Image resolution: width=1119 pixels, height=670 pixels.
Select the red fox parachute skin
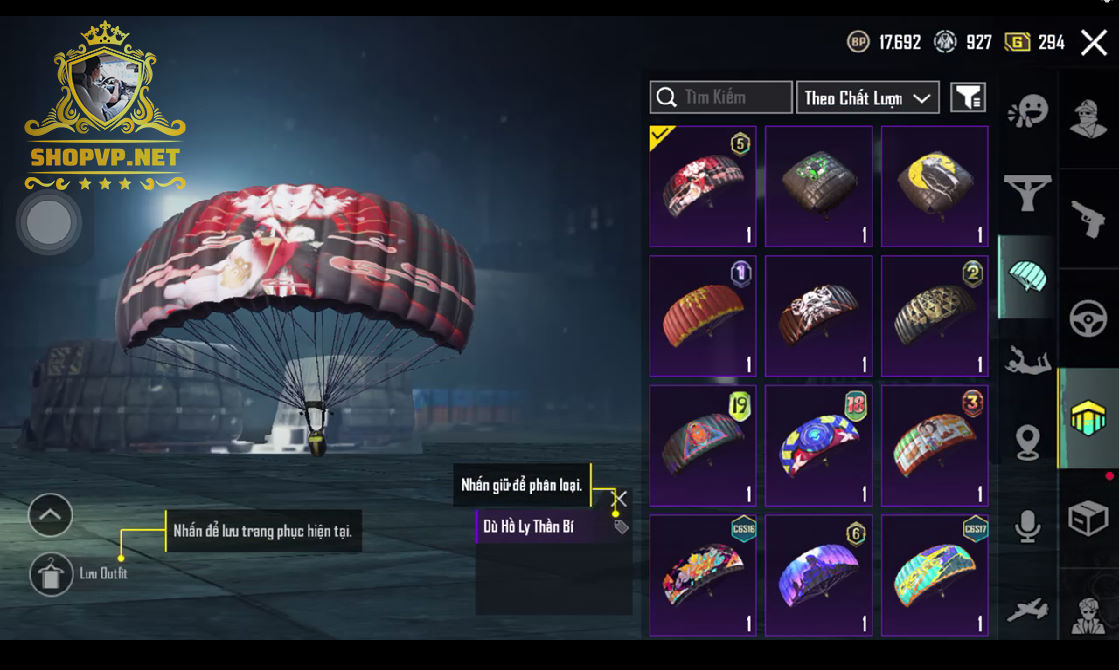point(703,186)
